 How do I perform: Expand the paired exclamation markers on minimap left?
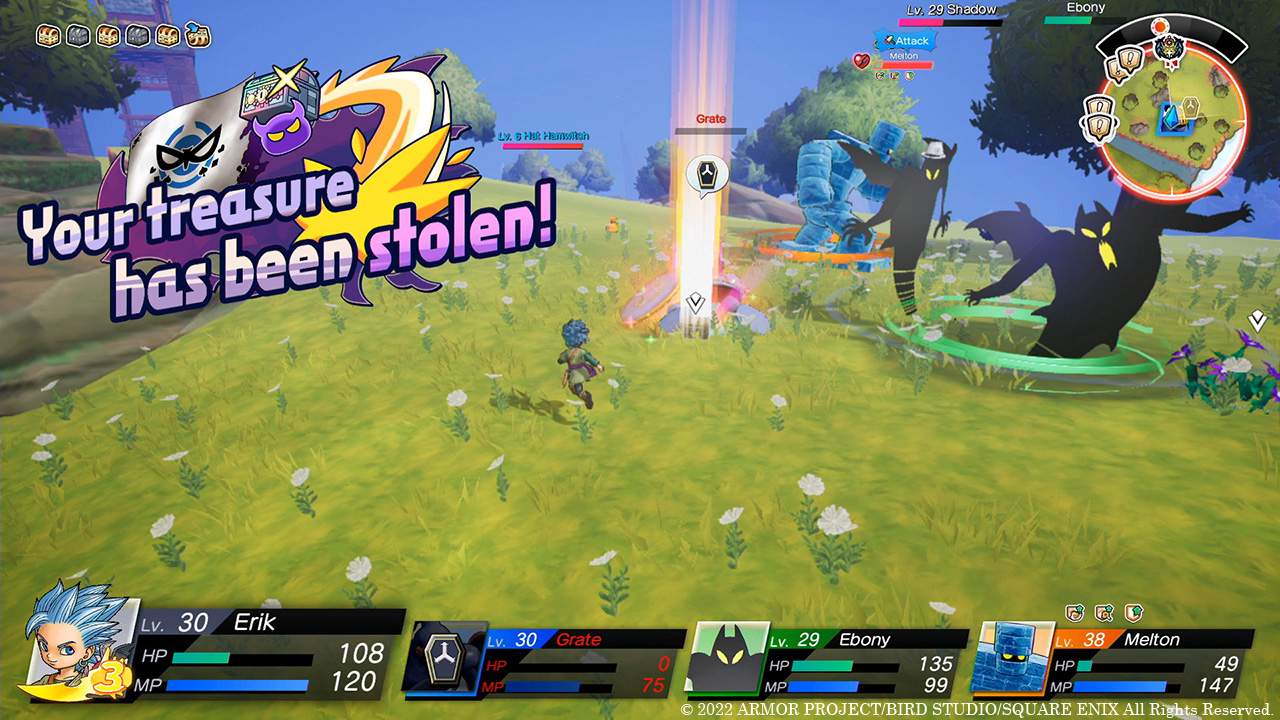tap(1099, 119)
